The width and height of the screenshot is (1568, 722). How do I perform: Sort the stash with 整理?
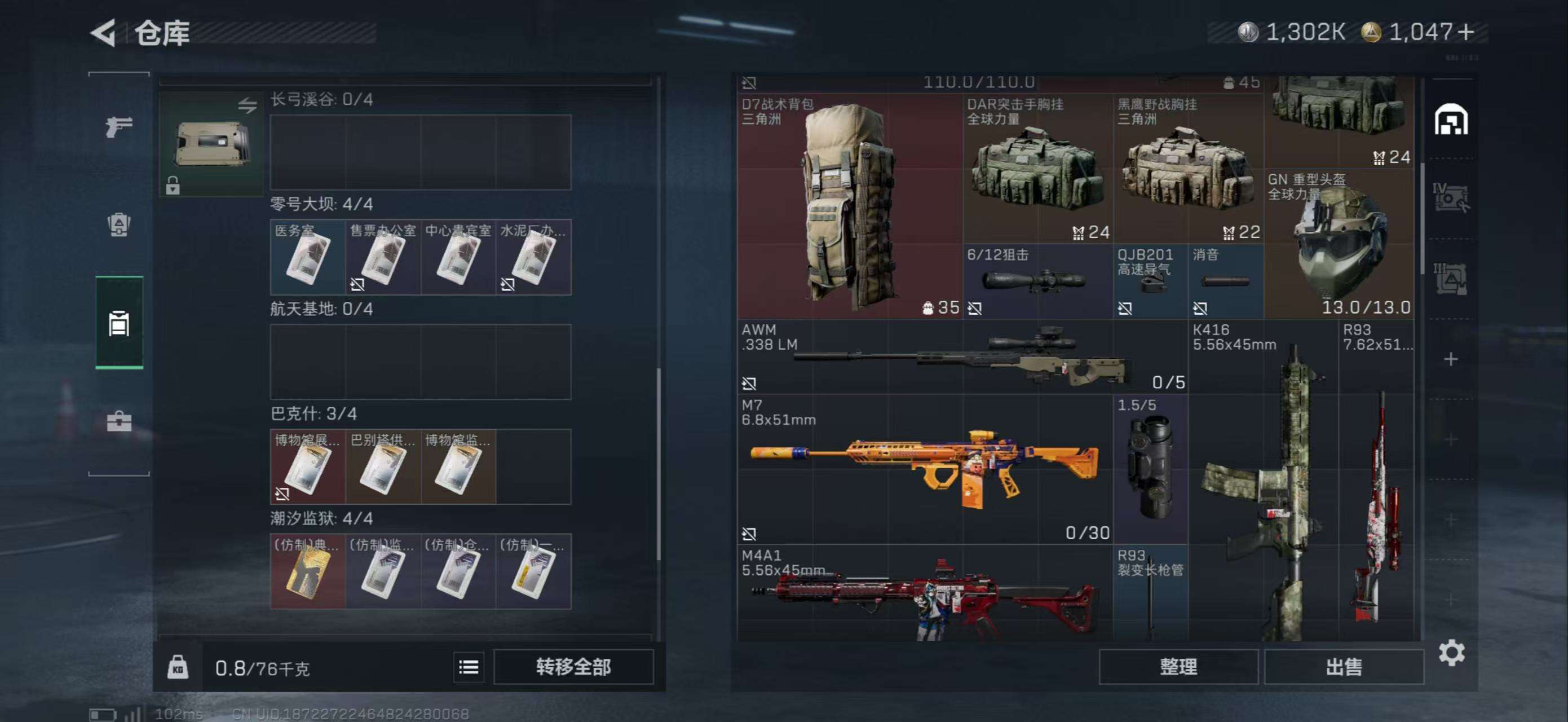tap(1178, 667)
